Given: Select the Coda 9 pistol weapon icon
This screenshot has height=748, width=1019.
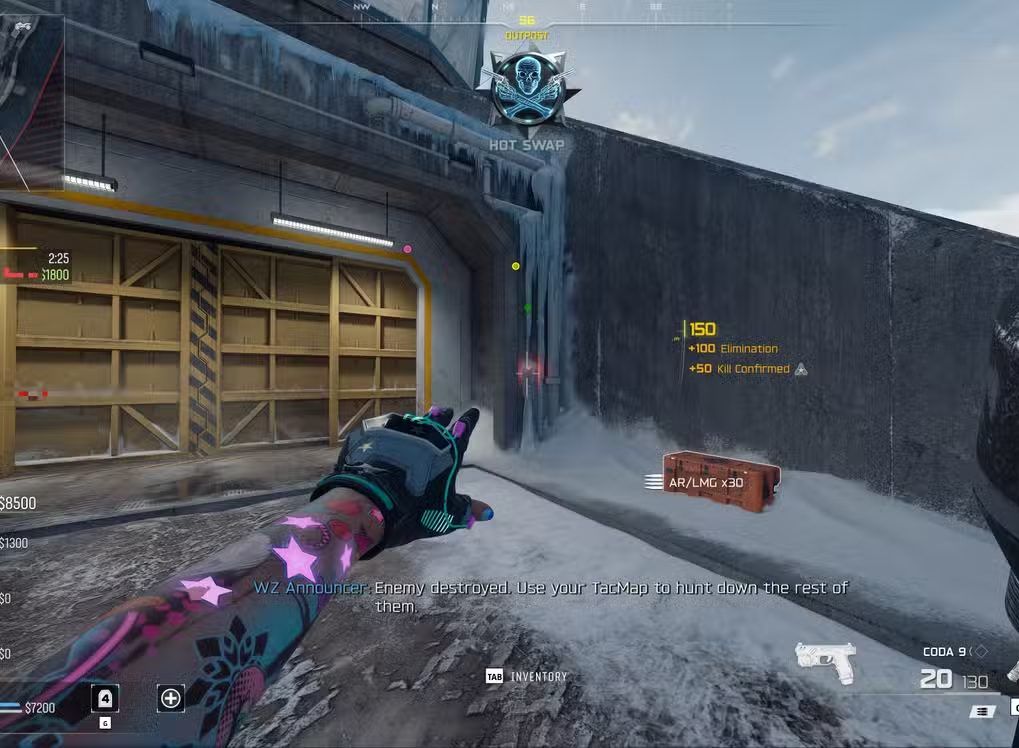Looking at the screenshot, I should coord(825,661).
